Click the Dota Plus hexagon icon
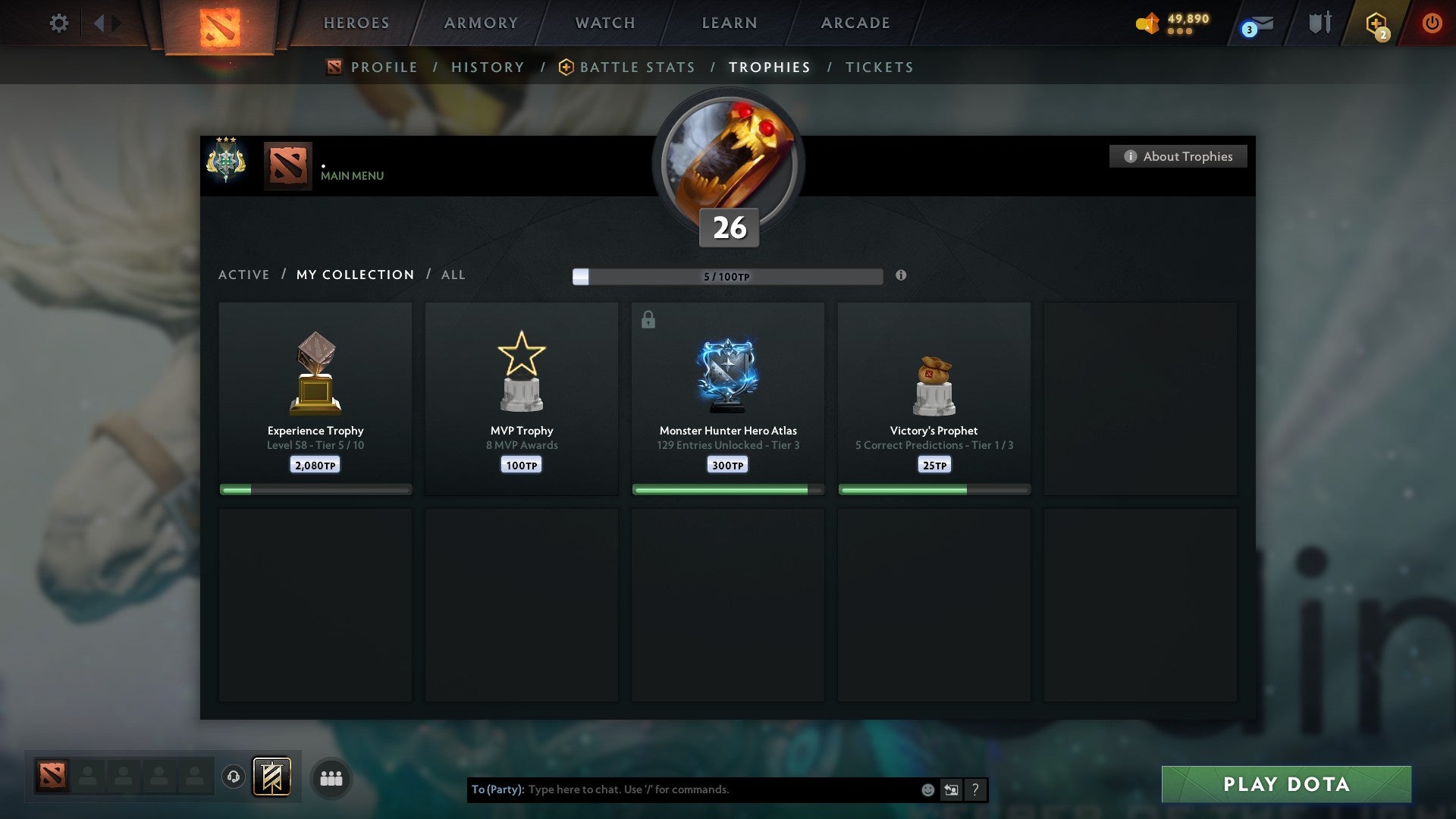The image size is (1456, 819). (1377, 23)
